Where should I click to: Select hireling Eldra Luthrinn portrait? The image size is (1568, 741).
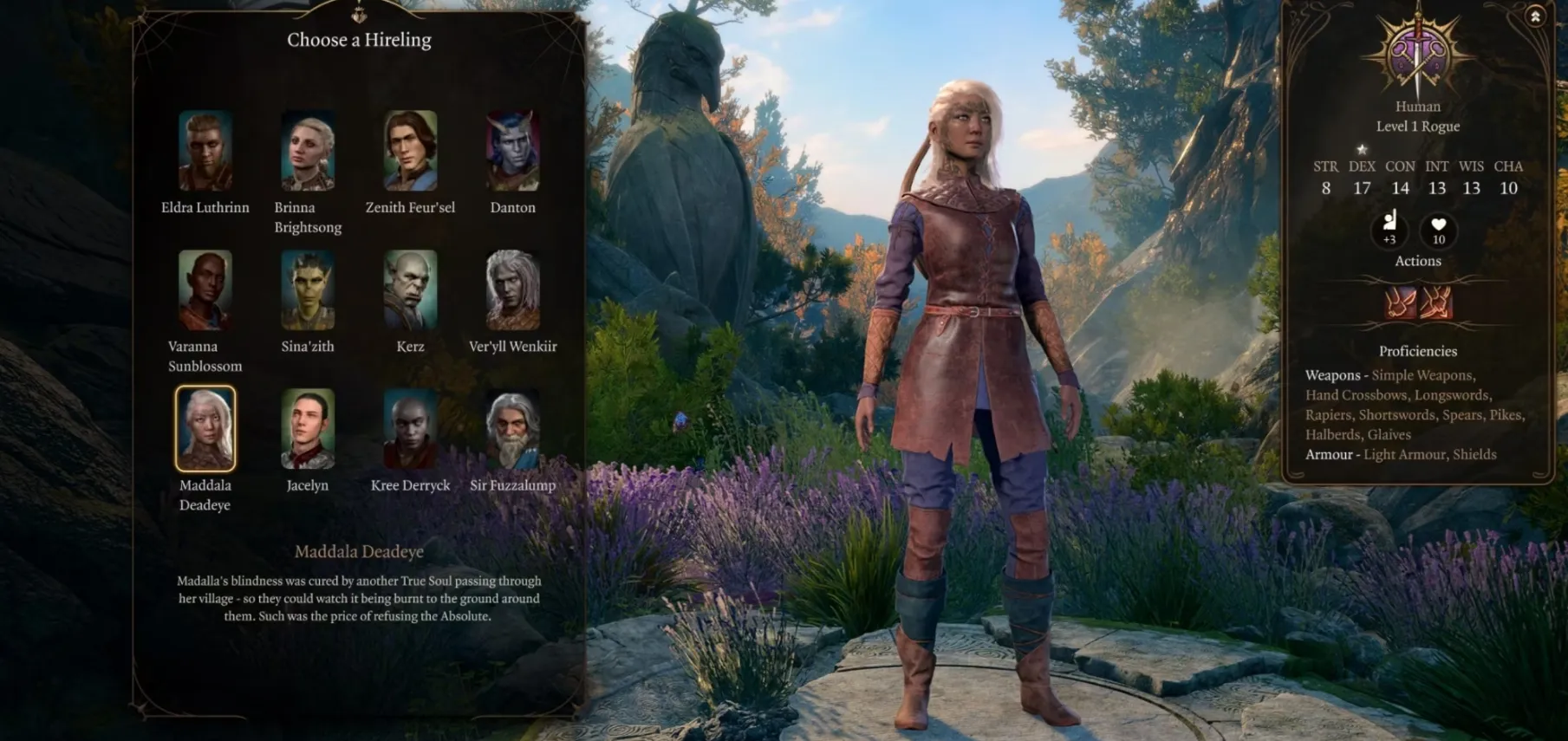pos(205,151)
